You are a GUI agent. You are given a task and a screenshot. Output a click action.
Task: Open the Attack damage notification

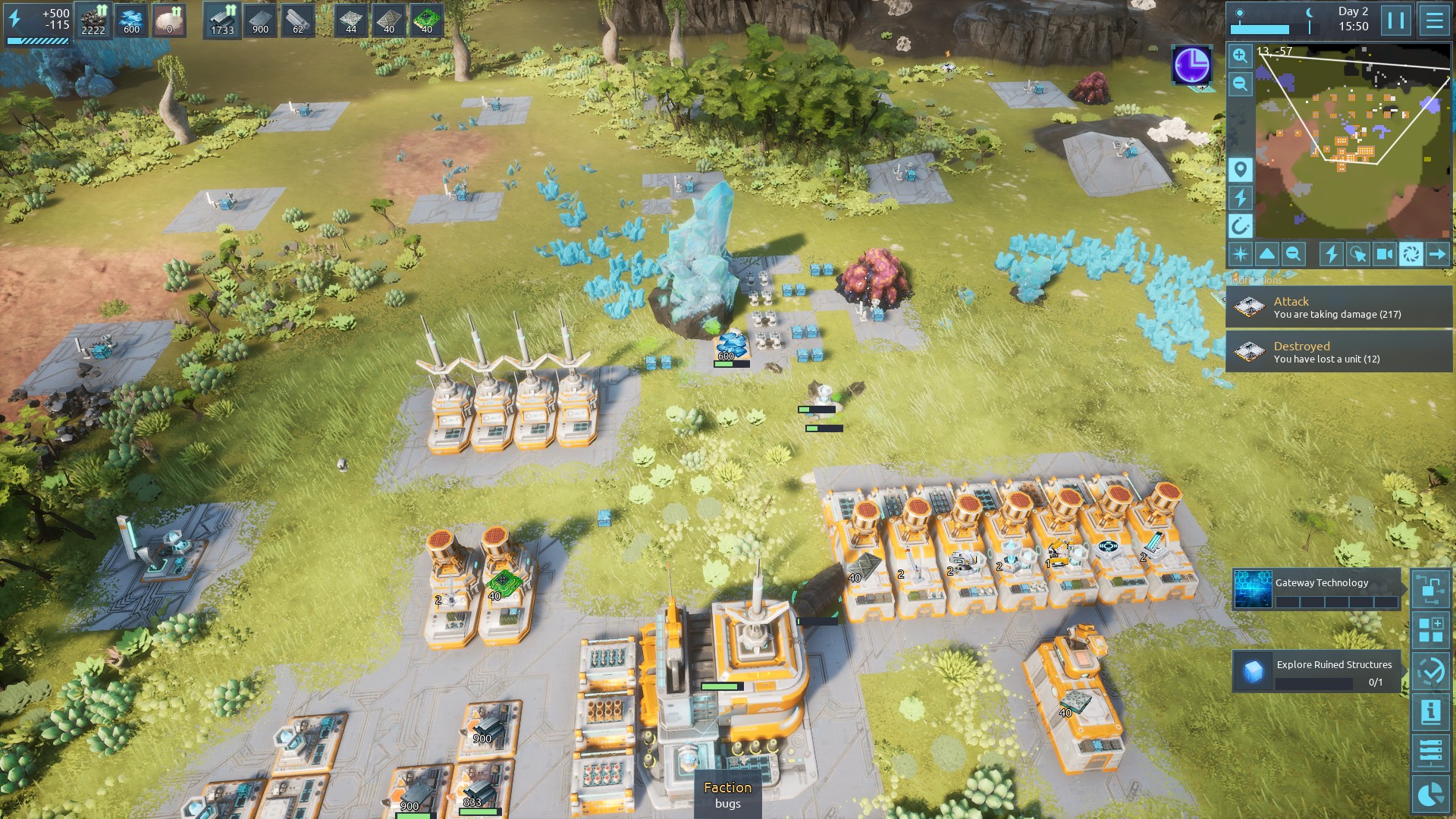coord(1338,307)
